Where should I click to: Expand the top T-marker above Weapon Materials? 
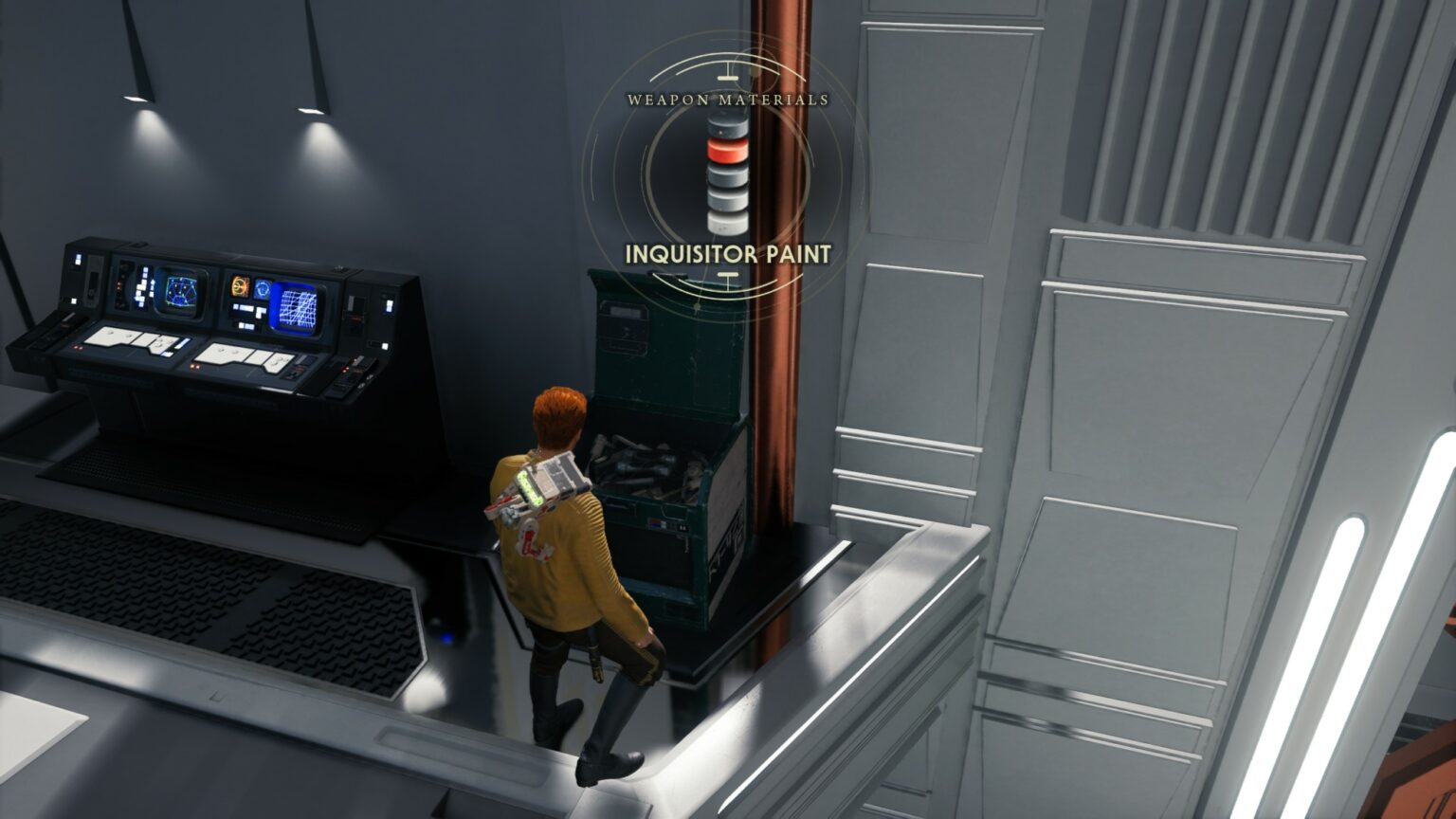coord(726,72)
